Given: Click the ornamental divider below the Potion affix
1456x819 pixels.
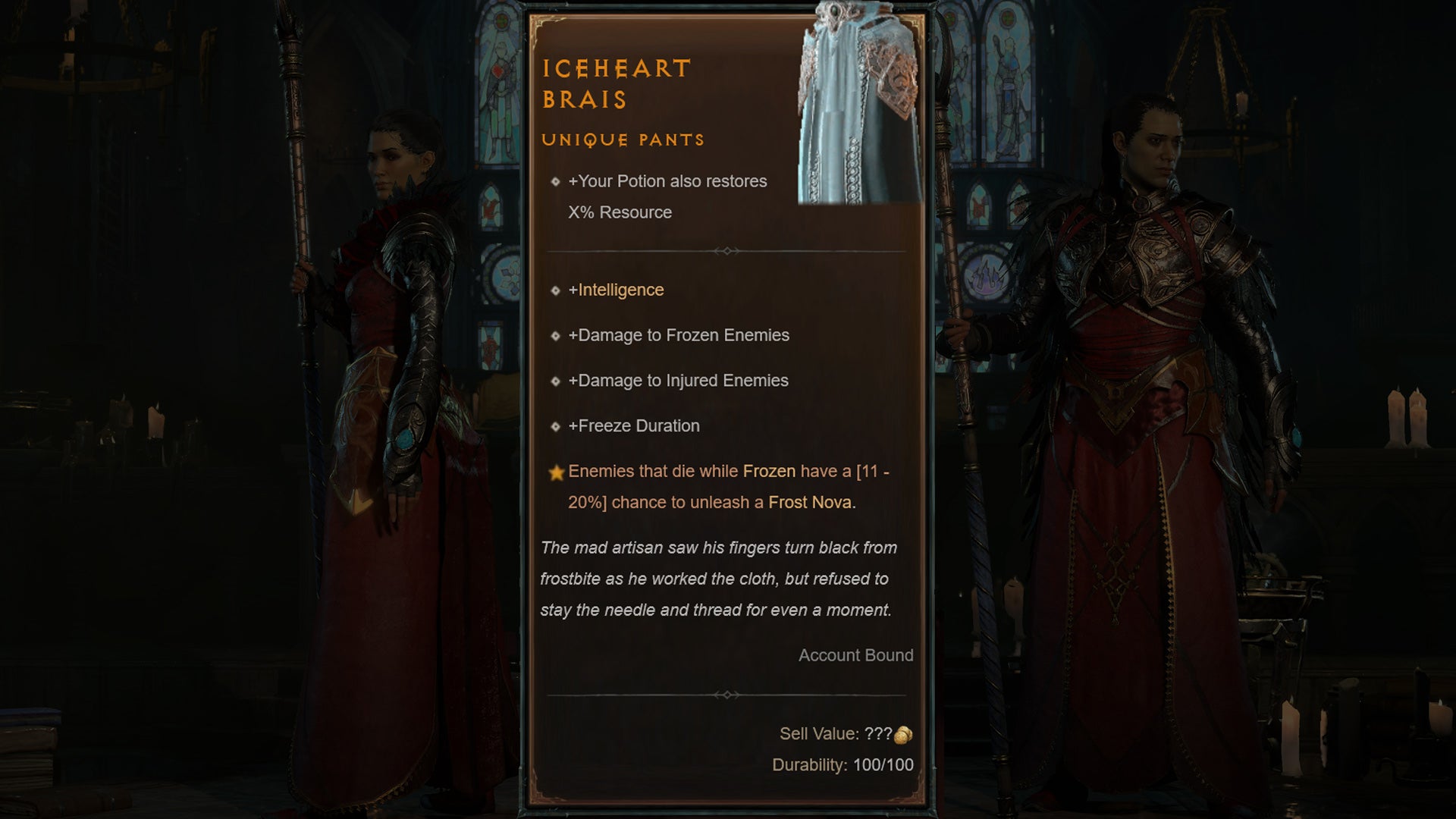Looking at the screenshot, I should (x=728, y=250).
